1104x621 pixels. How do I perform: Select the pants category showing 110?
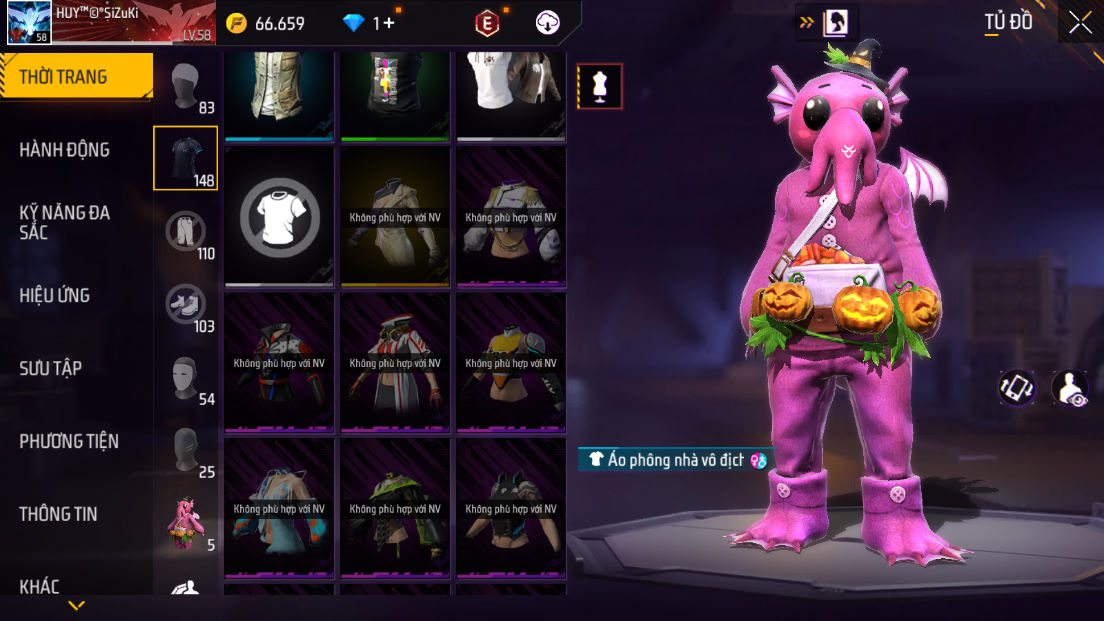(x=185, y=232)
